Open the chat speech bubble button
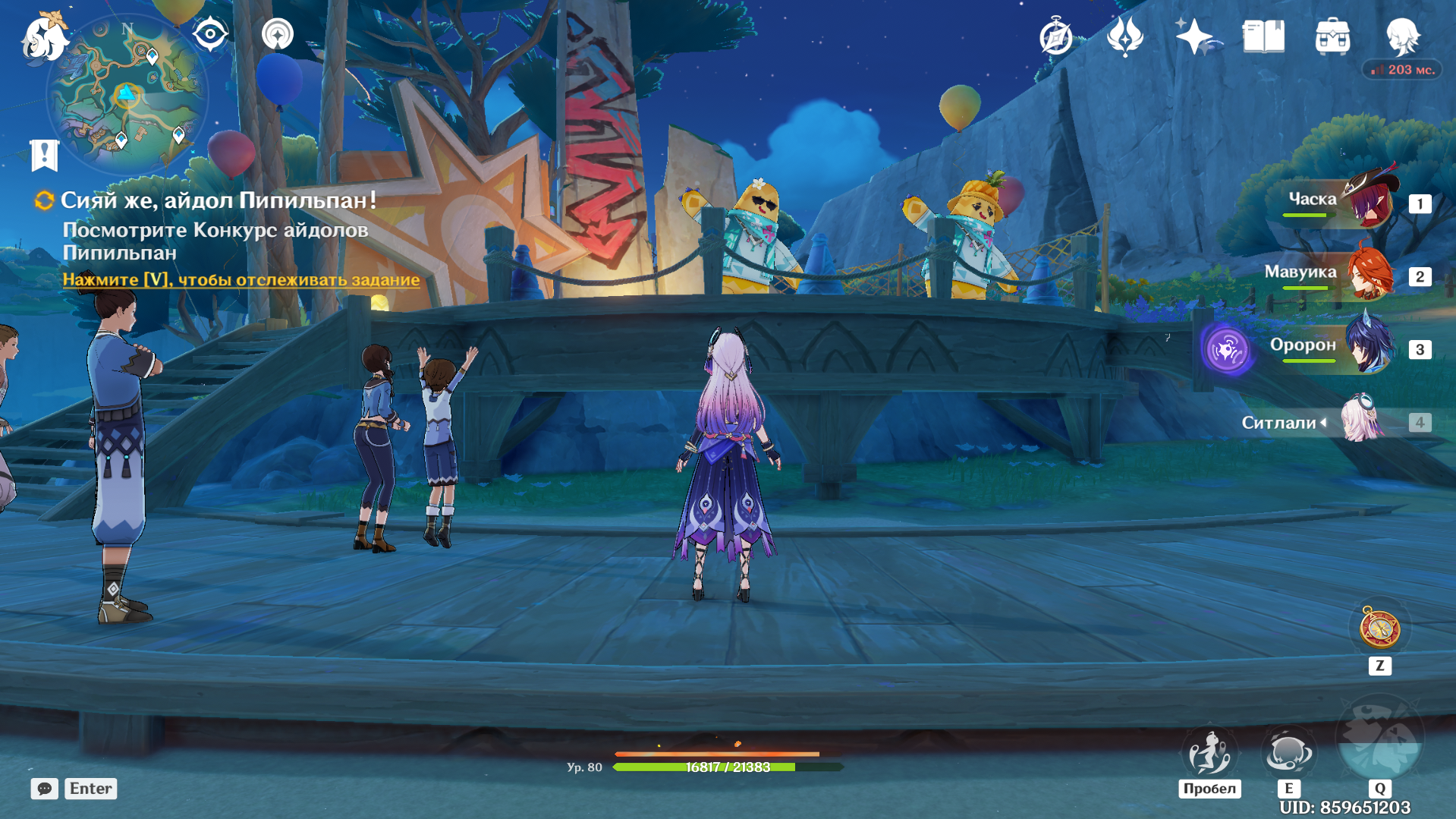 tap(45, 789)
